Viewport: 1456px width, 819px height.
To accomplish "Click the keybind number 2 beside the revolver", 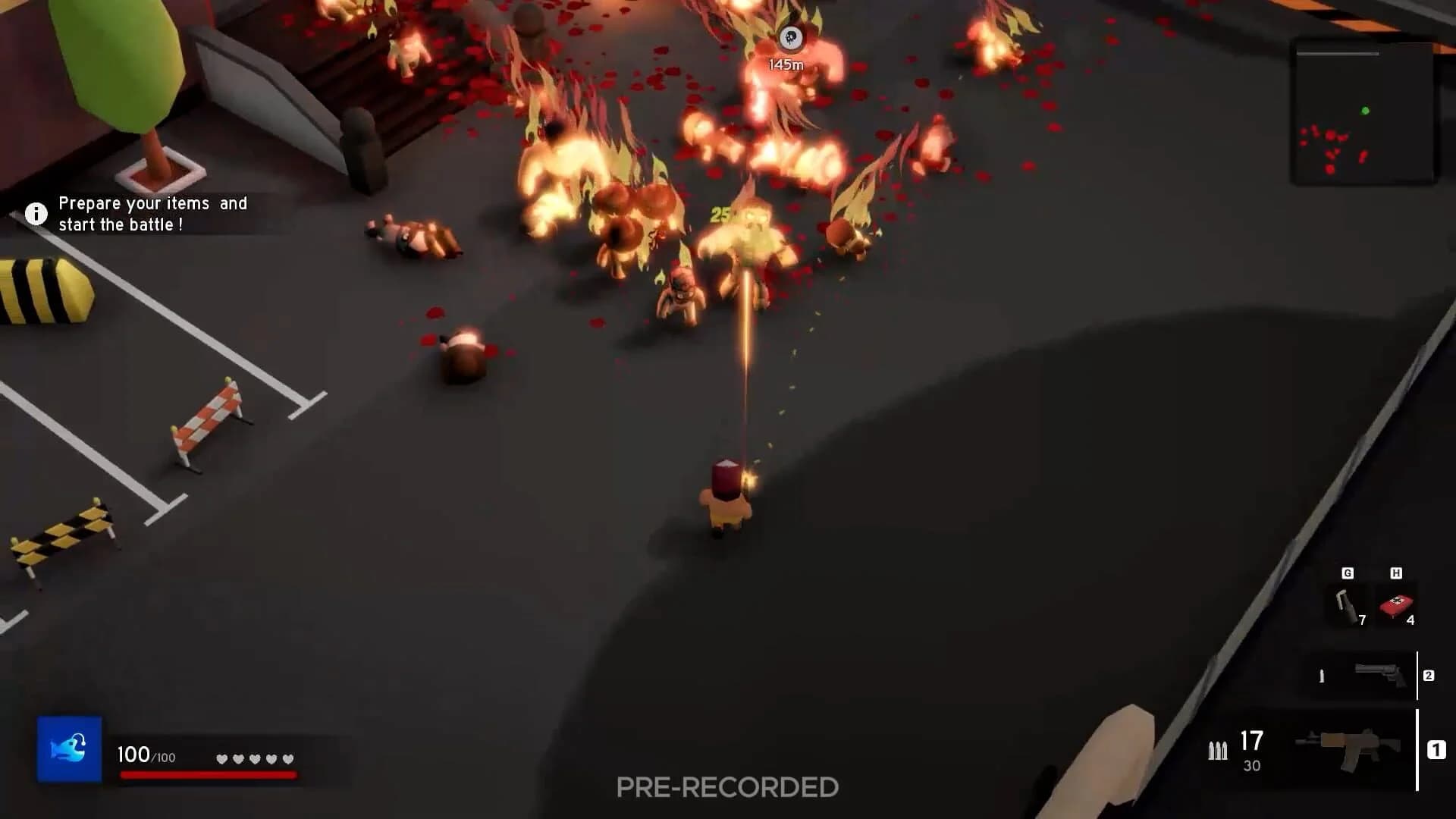I will (x=1429, y=676).
